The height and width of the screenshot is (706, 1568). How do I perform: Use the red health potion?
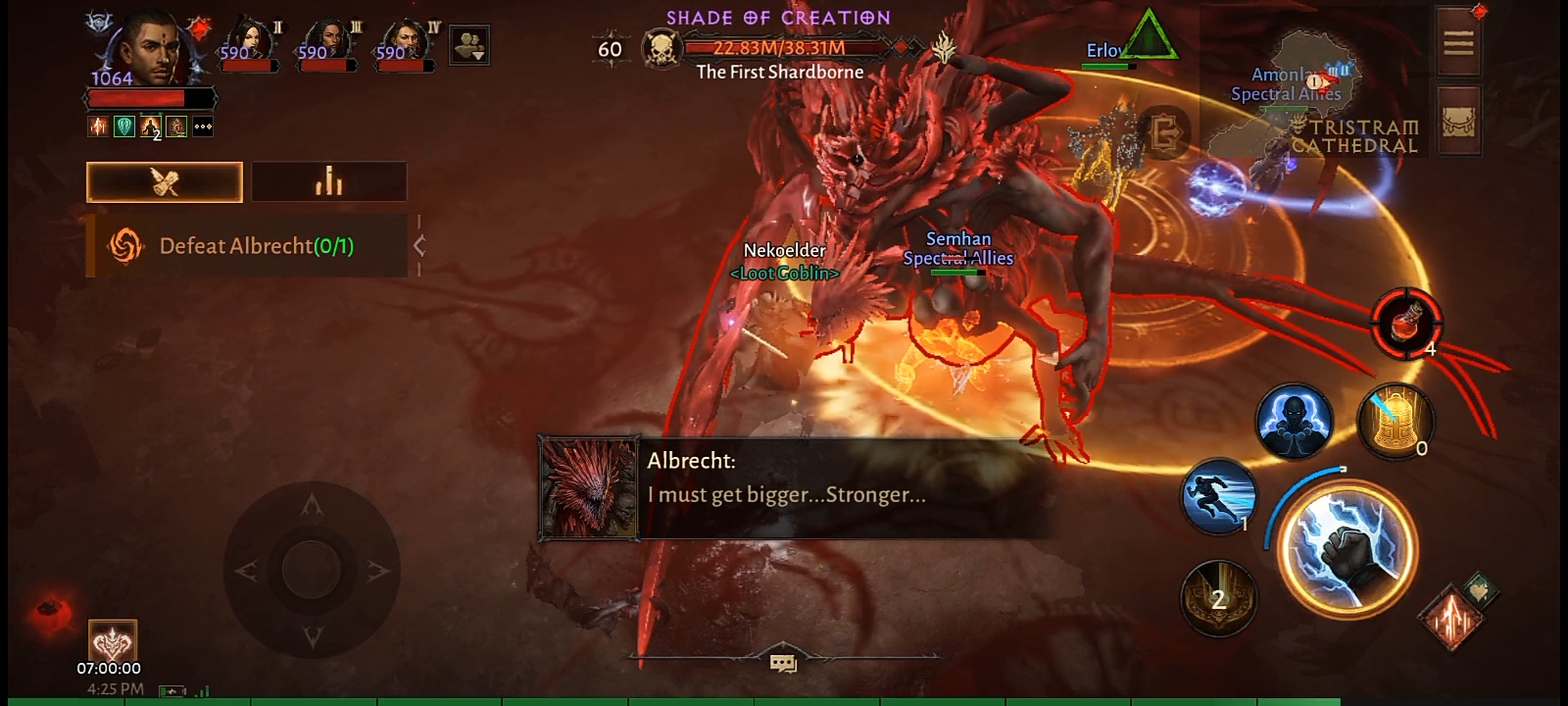click(x=1406, y=324)
